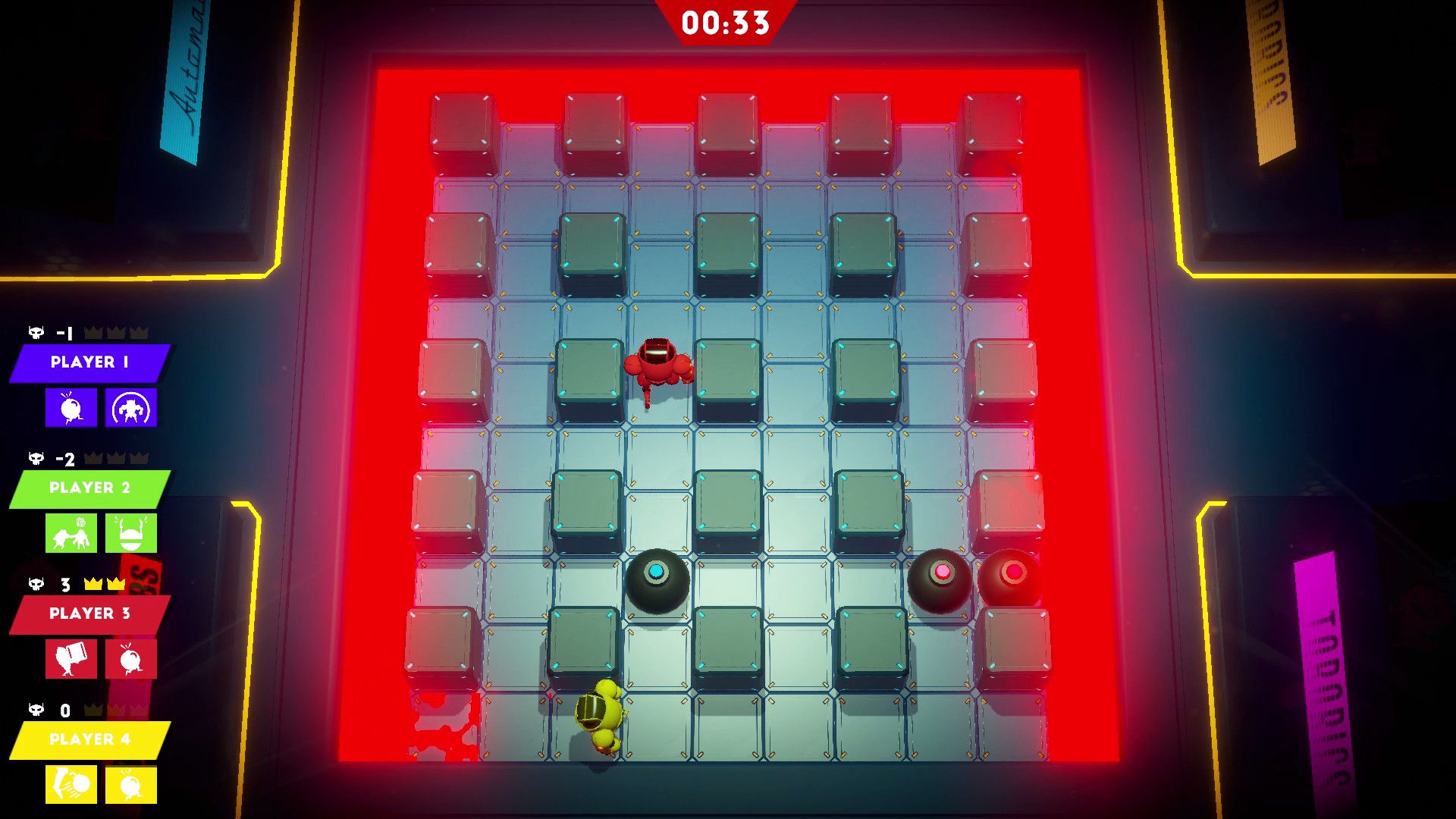This screenshot has width=1456, height=819.
Task: Click Player 2's helmet ability icon
Action: [130, 533]
